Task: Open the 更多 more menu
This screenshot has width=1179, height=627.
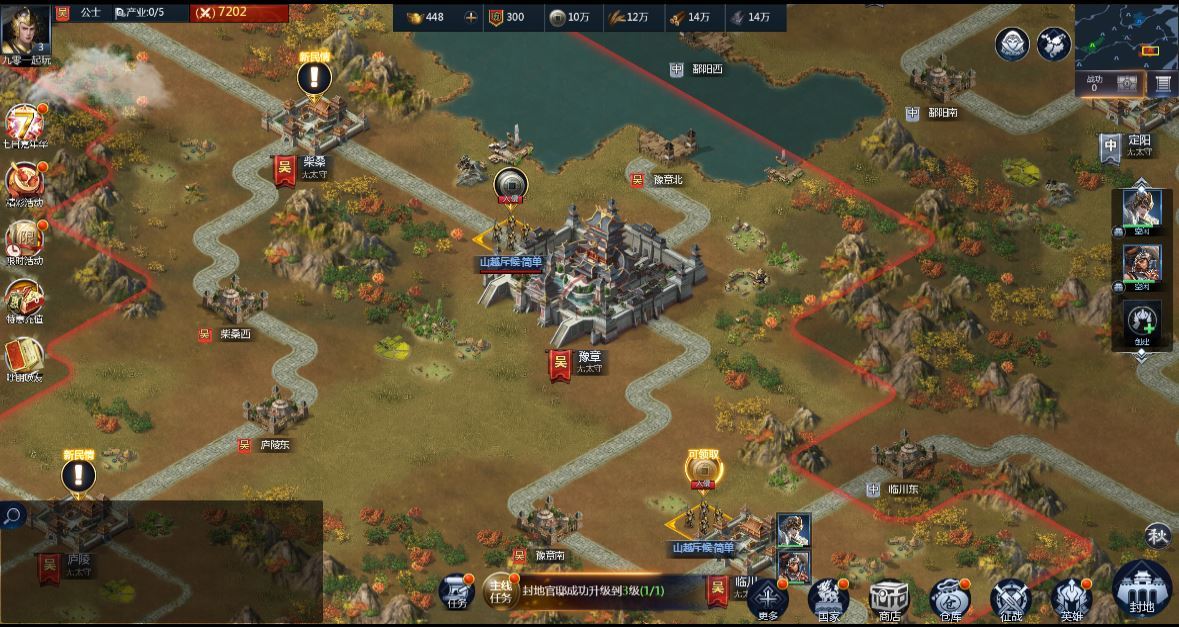Action: click(x=767, y=597)
